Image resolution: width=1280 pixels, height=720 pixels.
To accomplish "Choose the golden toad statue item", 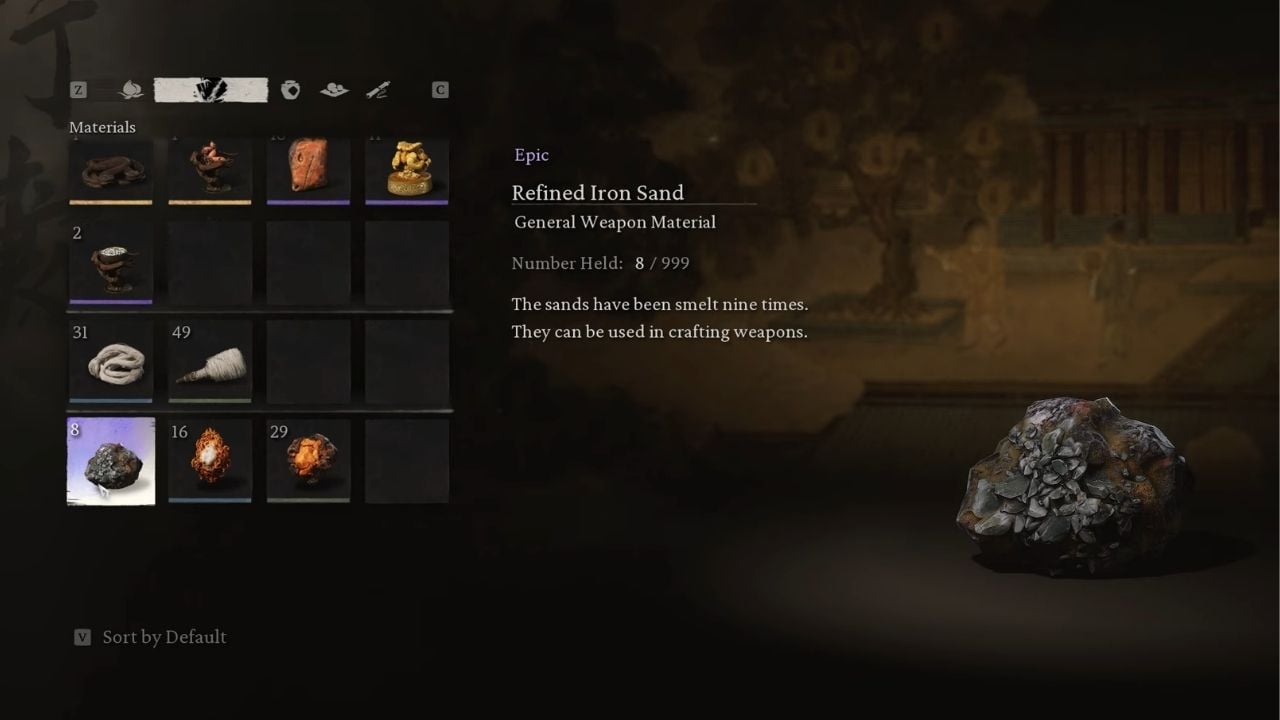I will (407, 170).
